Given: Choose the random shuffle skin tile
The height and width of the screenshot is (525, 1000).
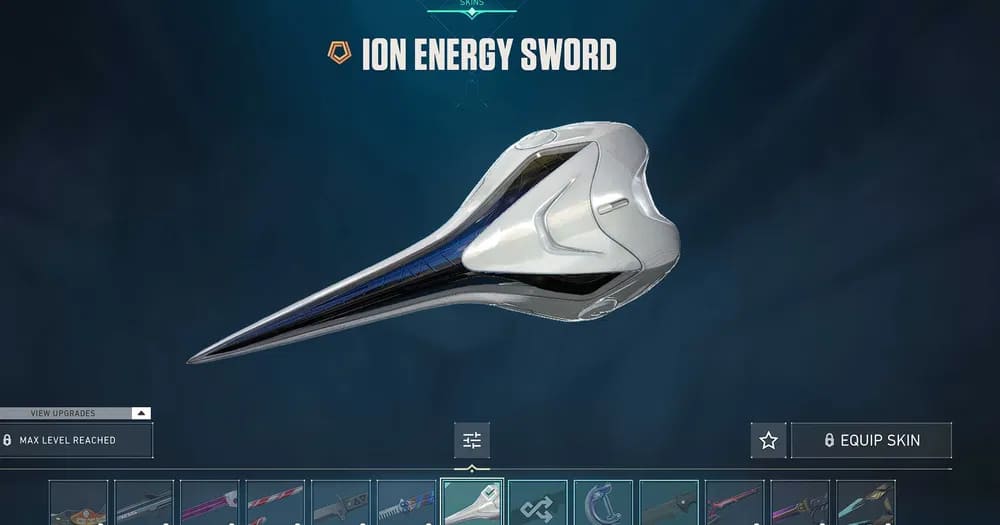Looking at the screenshot, I should (537, 505).
